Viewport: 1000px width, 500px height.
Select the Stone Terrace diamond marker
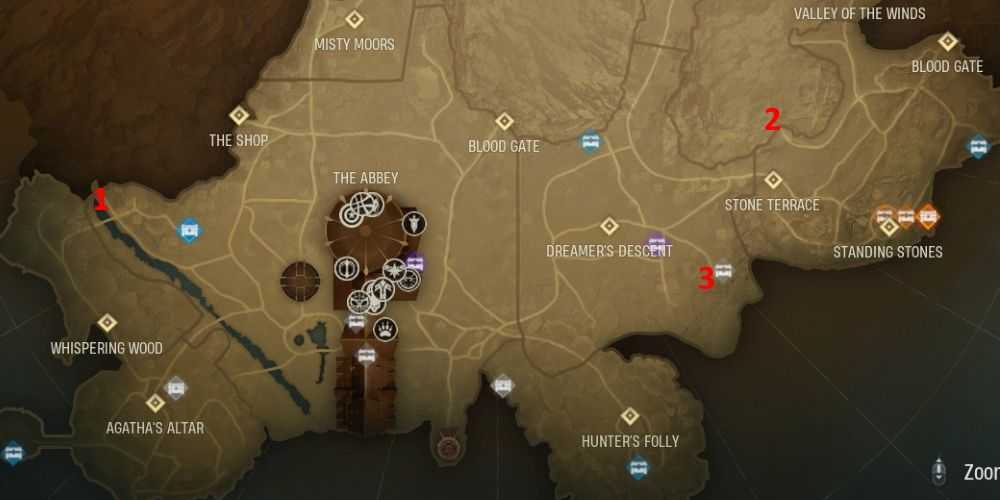tap(772, 180)
